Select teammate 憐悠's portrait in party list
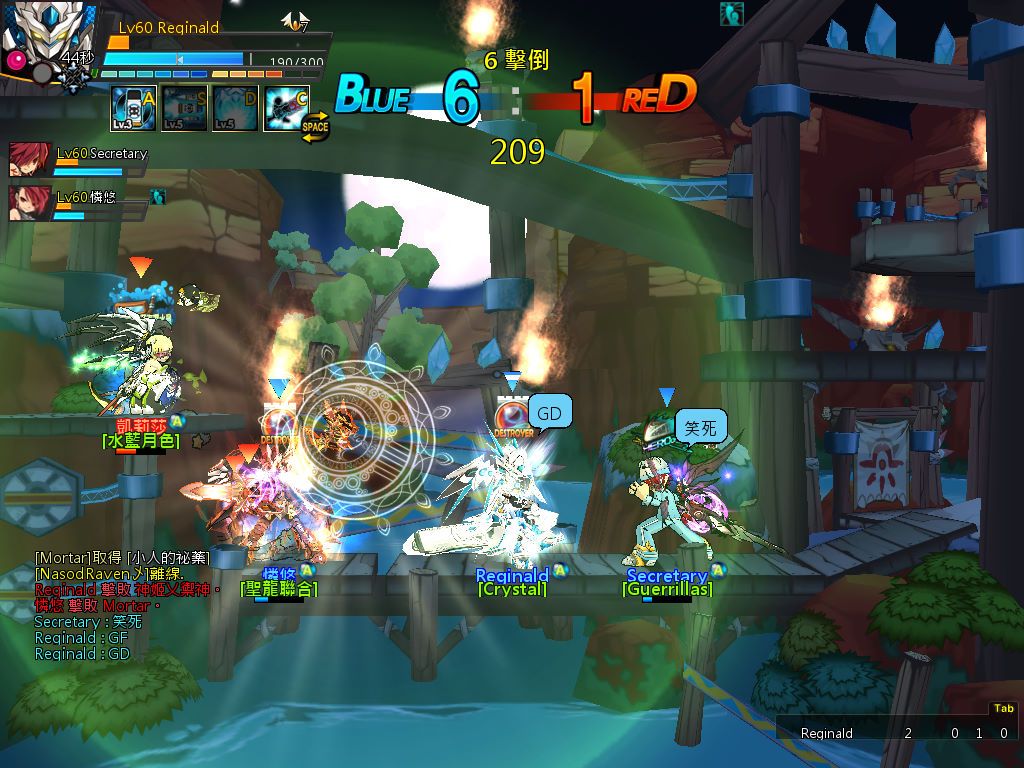This screenshot has width=1024, height=768. tap(29, 202)
